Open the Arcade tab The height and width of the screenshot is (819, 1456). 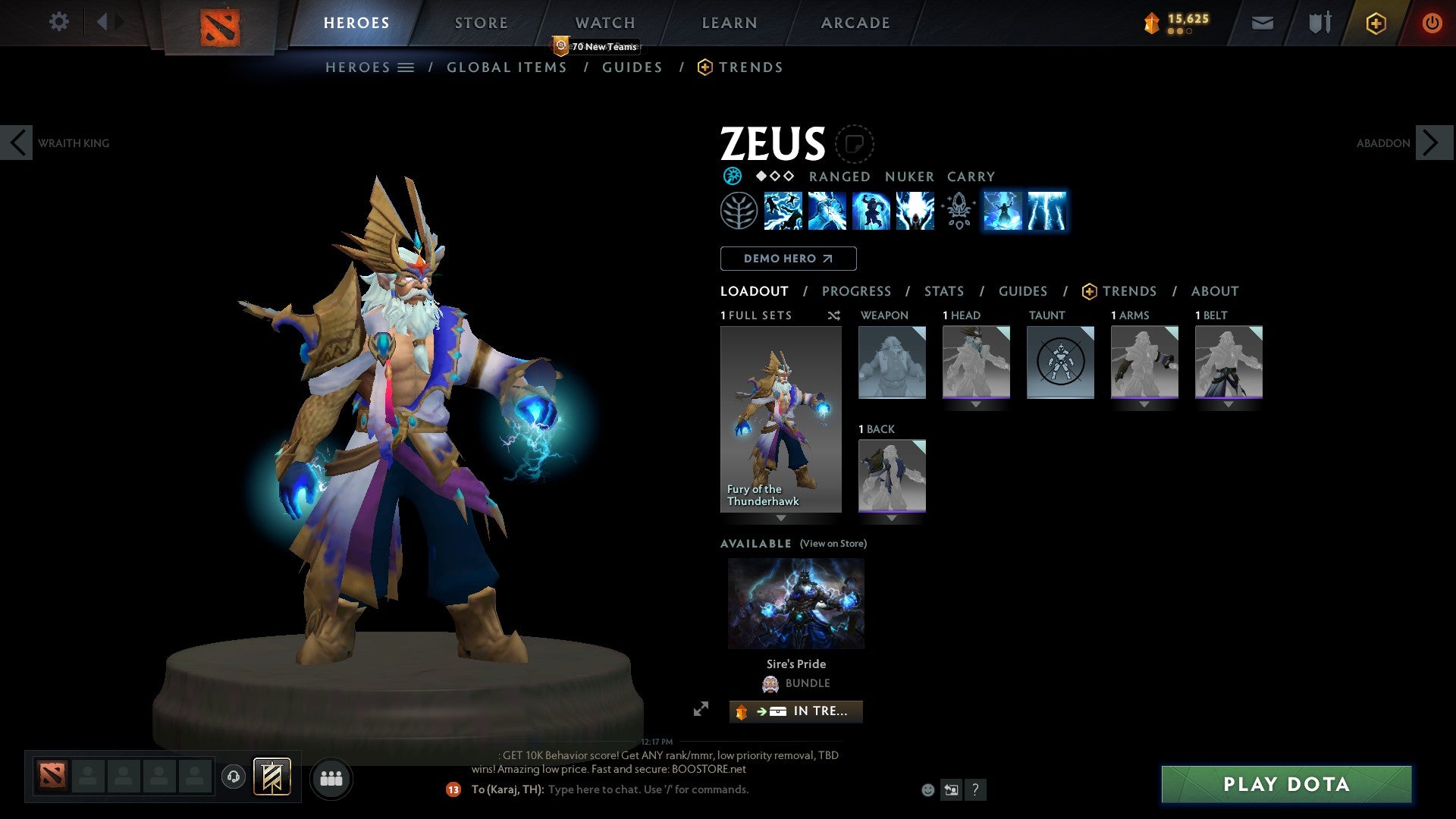(x=855, y=23)
